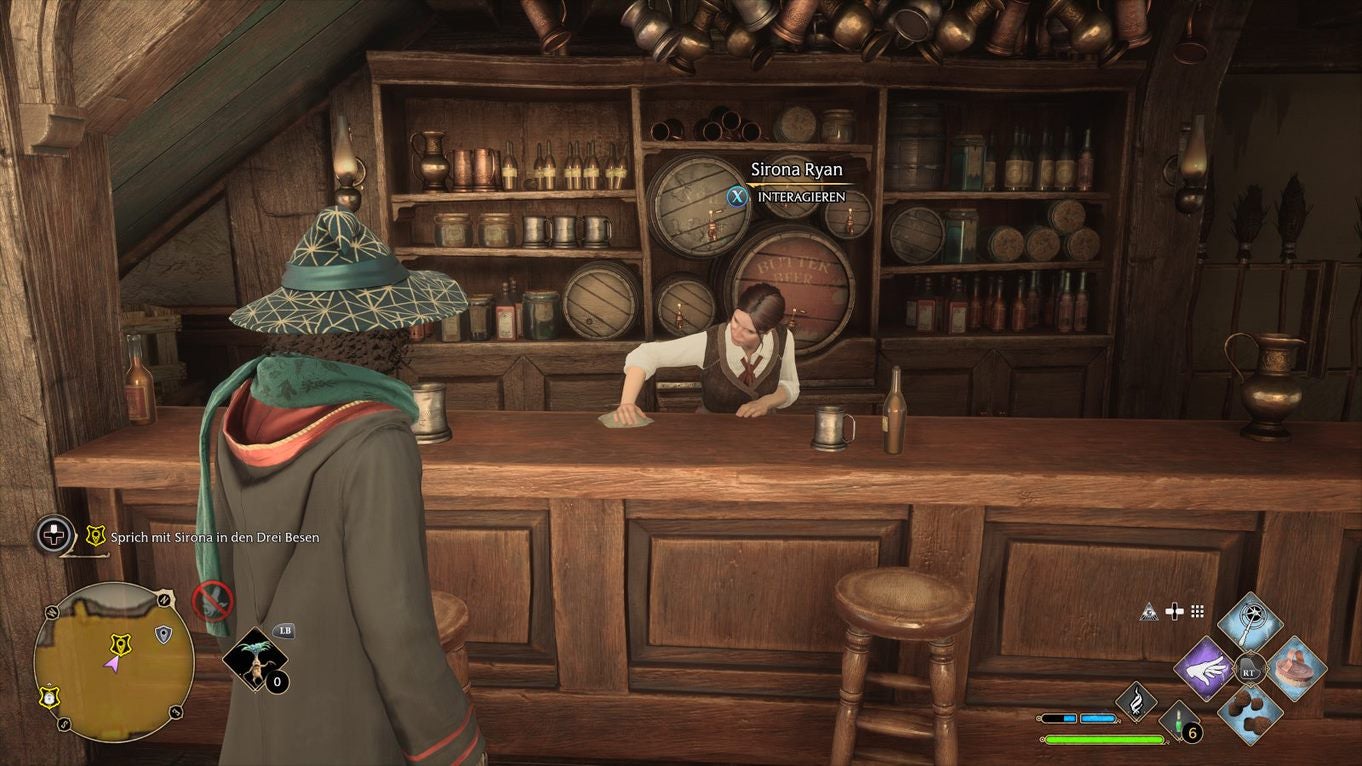Select the yellow quest marker on the minimap
Viewport: 1362px width, 766px height.
point(120,644)
